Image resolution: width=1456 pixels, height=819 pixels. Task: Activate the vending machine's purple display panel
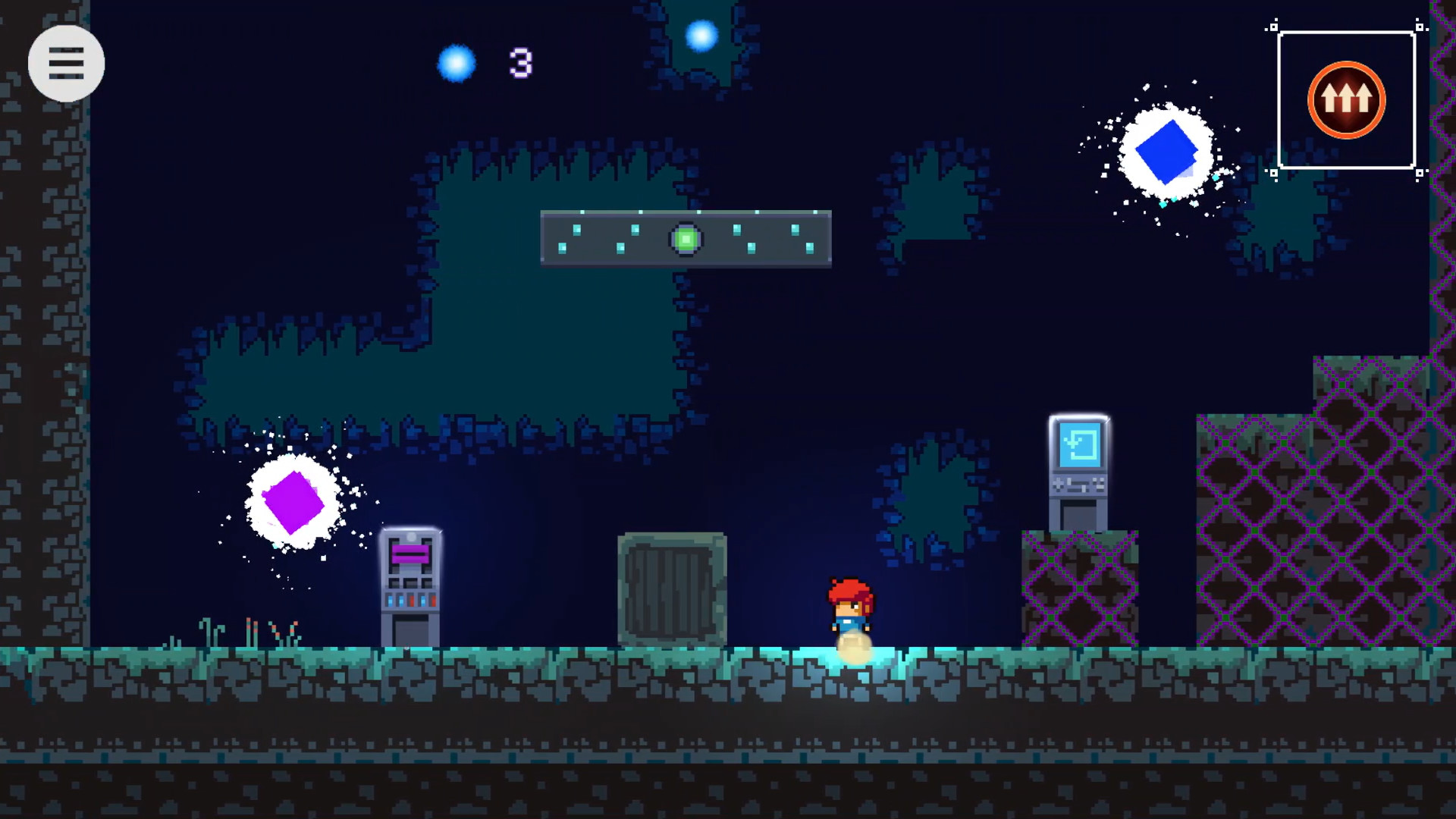[409, 554]
